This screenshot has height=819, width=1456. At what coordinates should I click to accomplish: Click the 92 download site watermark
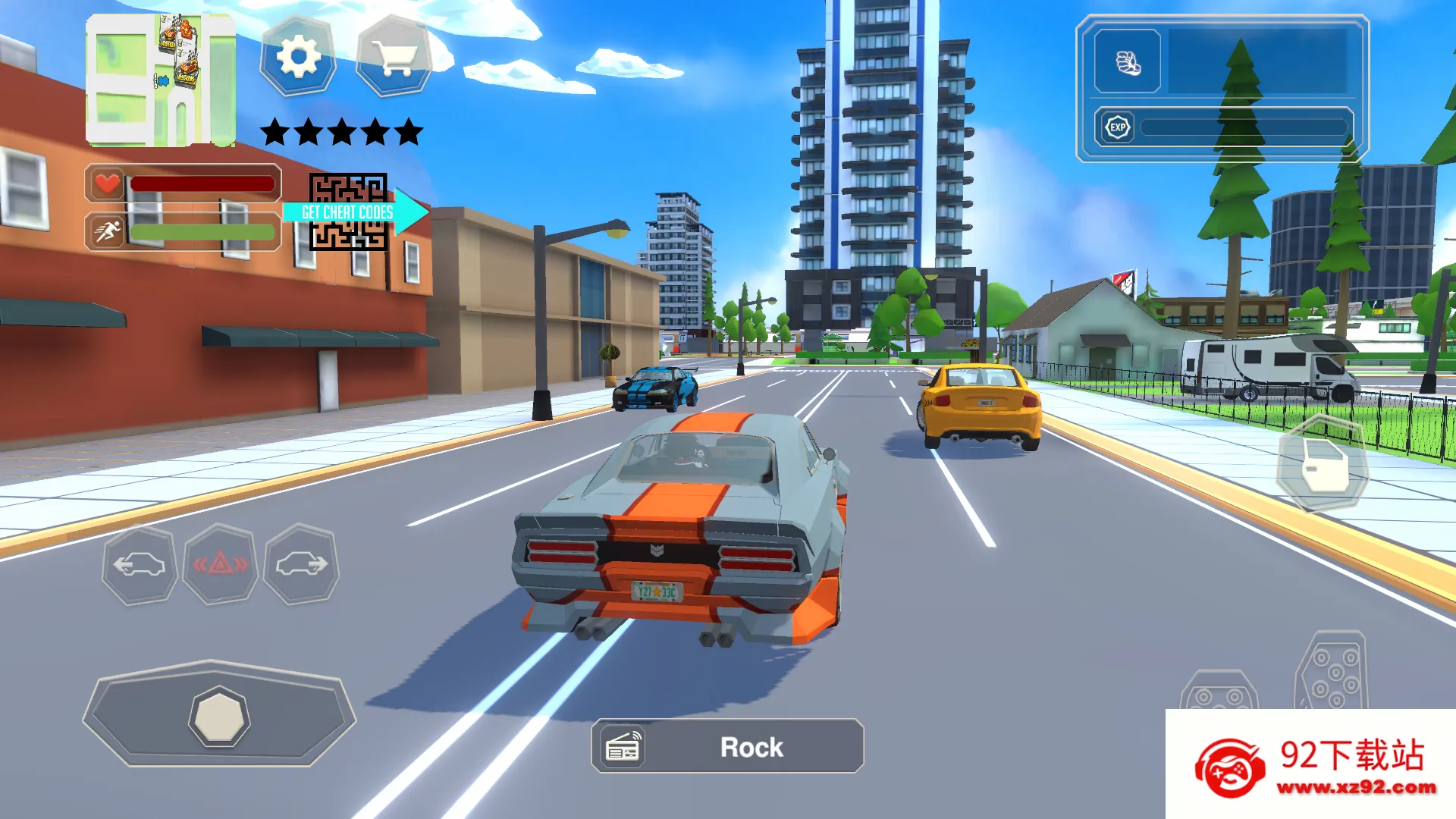[1310, 766]
